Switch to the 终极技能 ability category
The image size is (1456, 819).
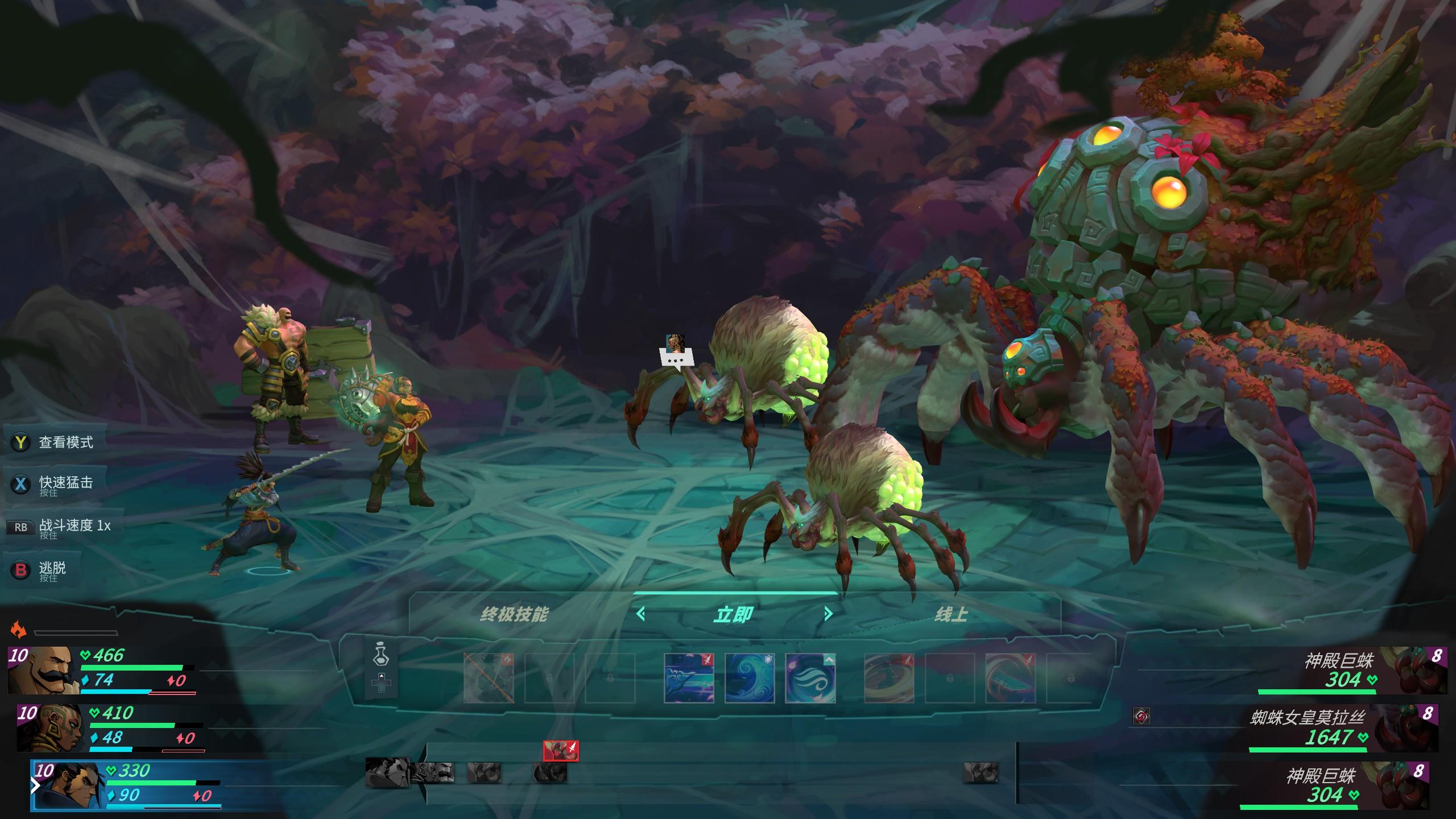514,614
